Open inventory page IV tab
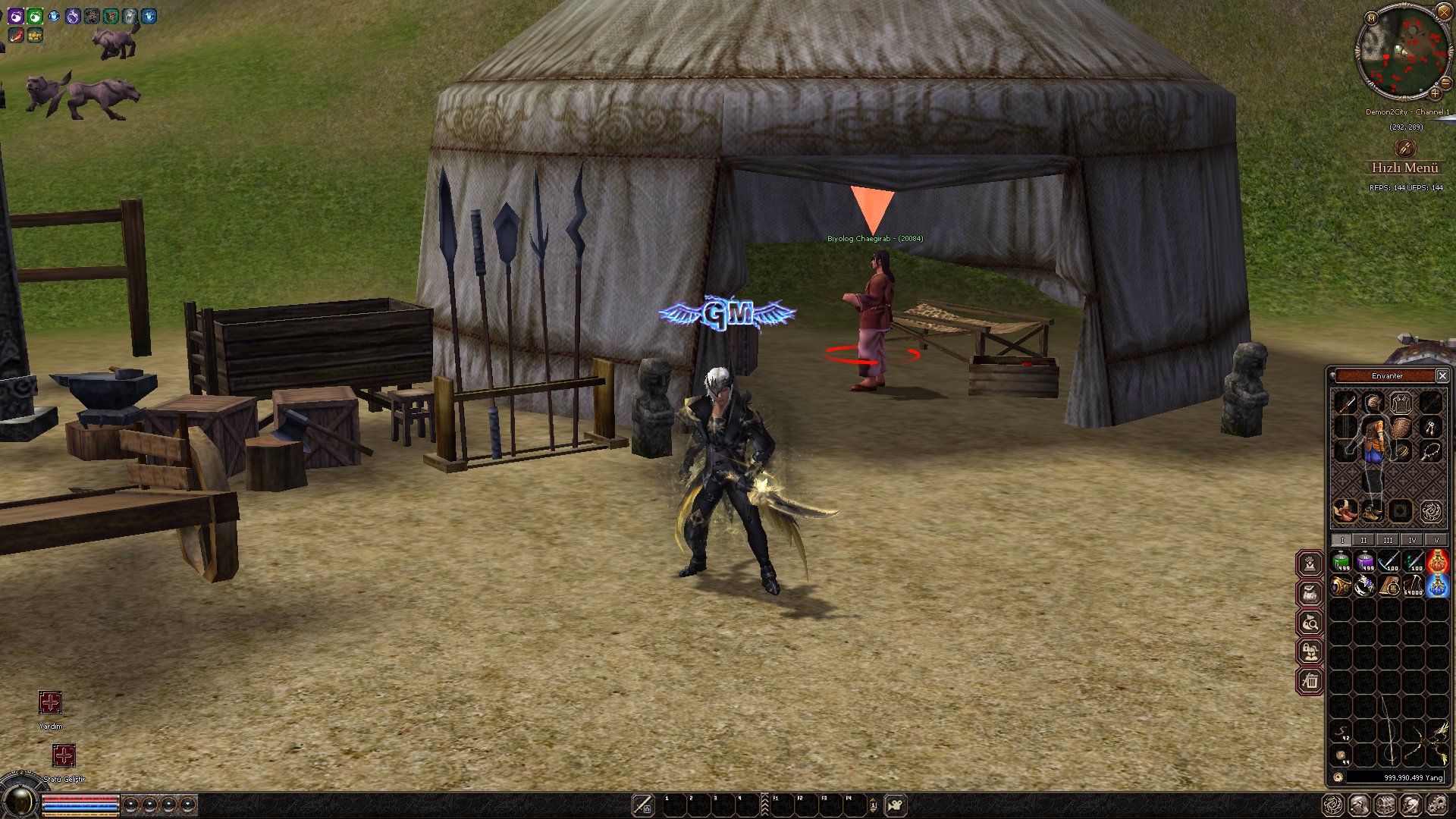The image size is (1456, 819). click(1412, 540)
